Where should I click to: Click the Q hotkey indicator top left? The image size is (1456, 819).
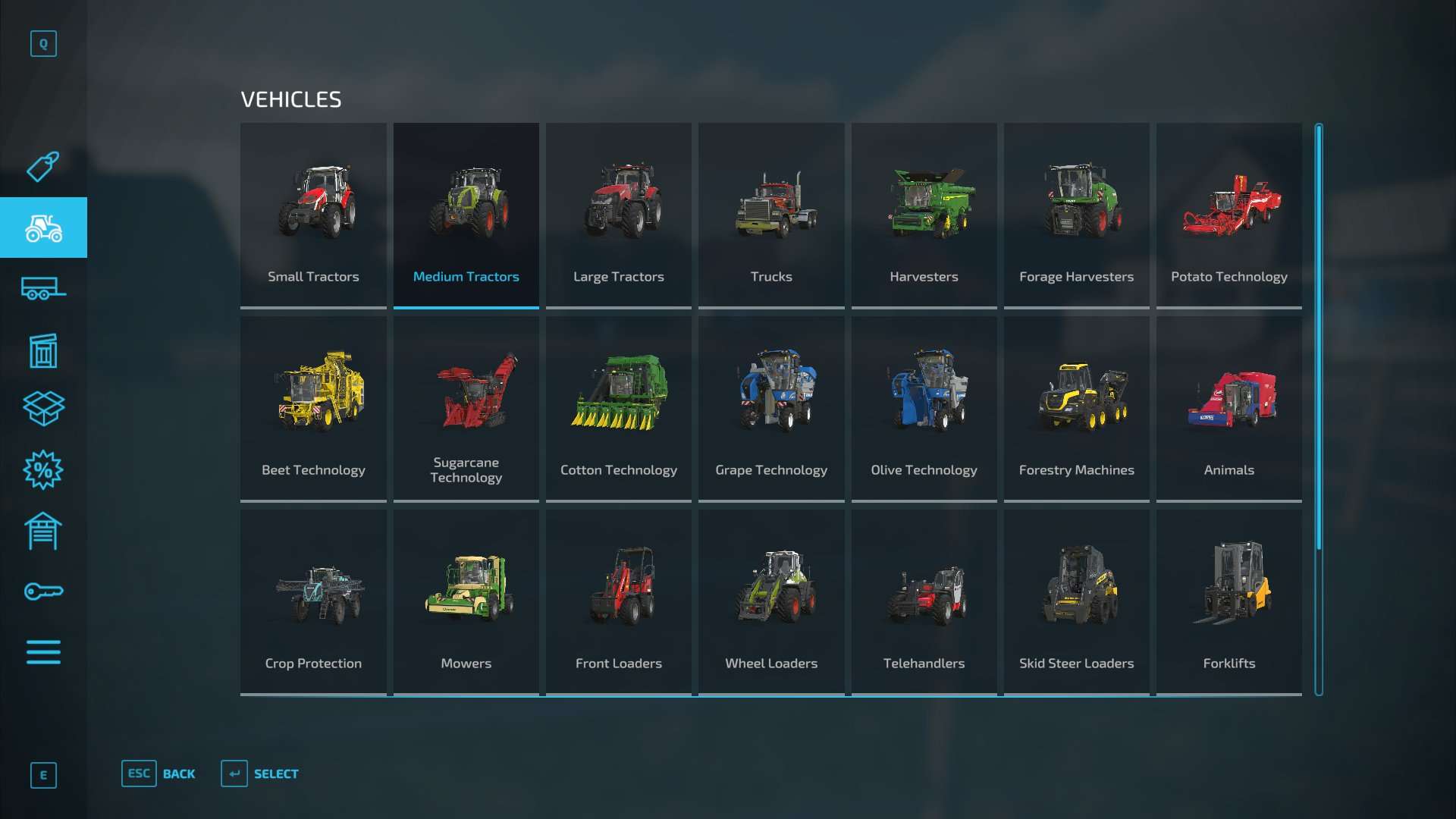click(x=43, y=43)
